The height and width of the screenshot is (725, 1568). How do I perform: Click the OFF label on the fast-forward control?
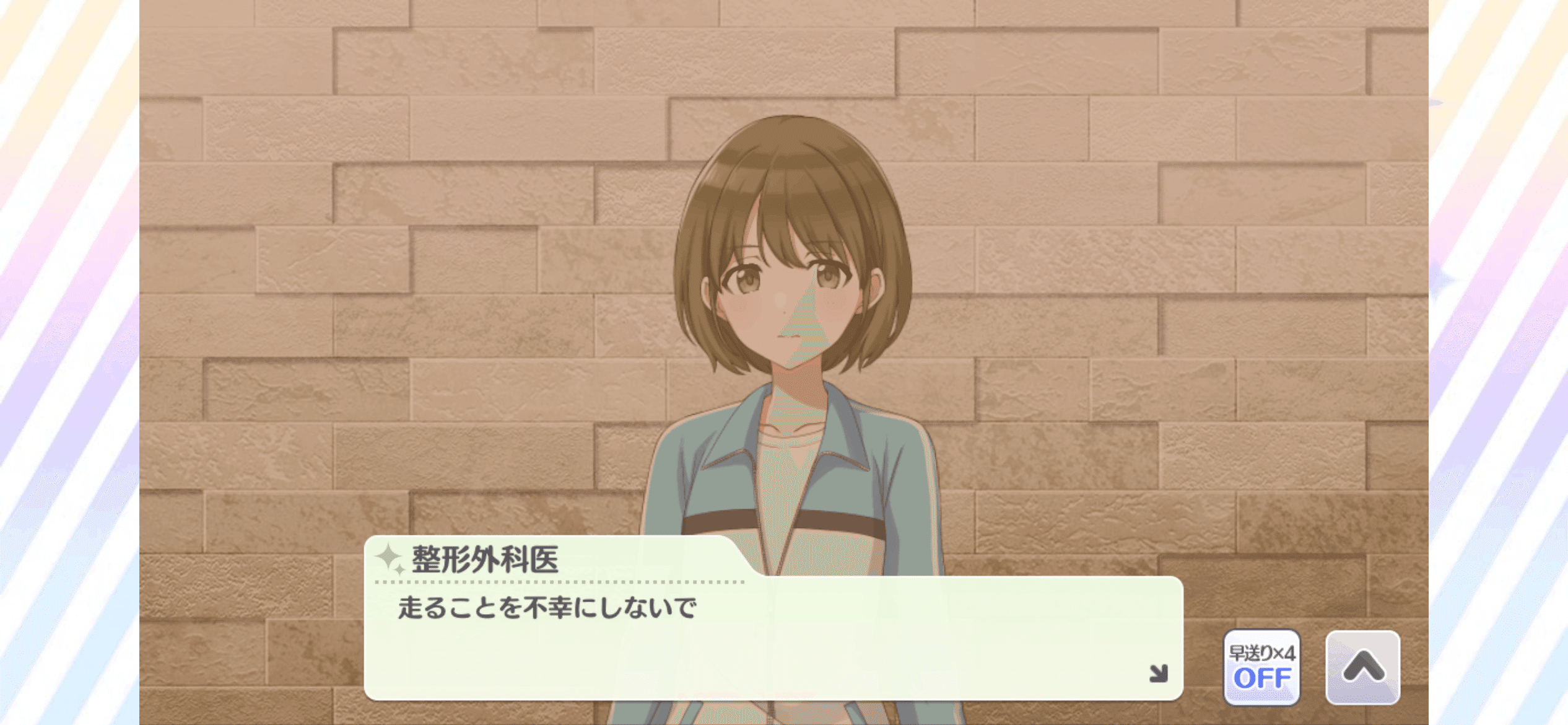[x=1264, y=679]
